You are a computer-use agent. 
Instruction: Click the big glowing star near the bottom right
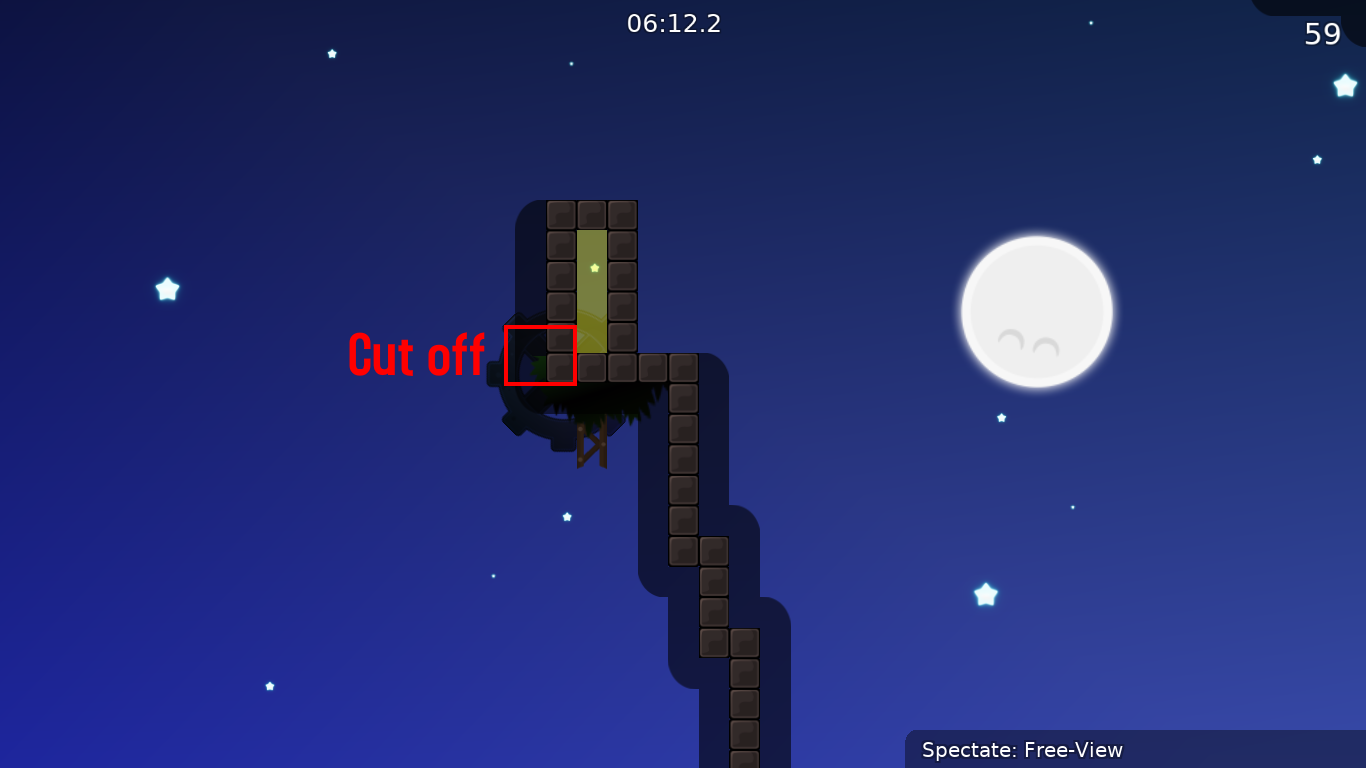(x=986, y=594)
